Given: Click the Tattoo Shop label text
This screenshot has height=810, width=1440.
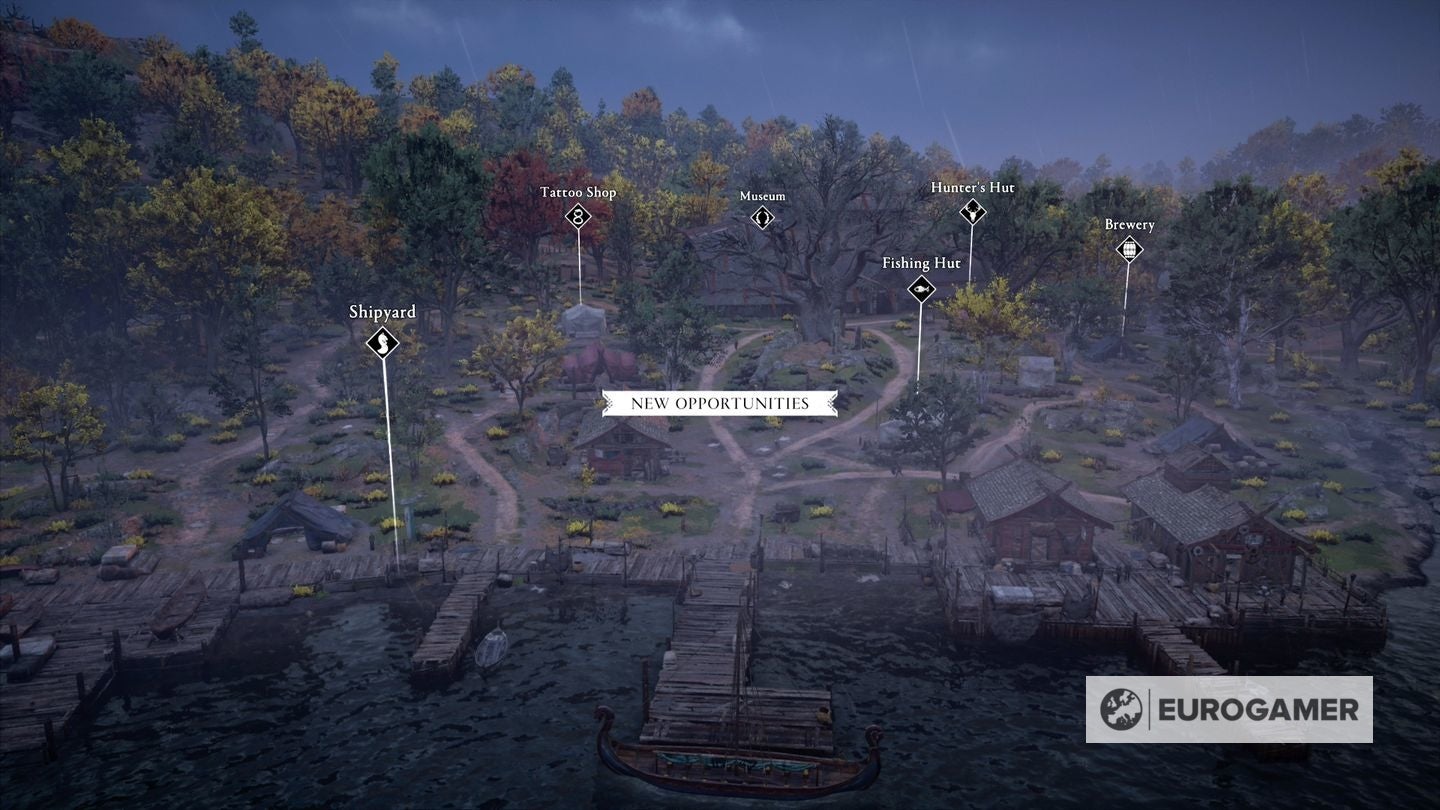Looking at the screenshot, I should pos(577,191).
